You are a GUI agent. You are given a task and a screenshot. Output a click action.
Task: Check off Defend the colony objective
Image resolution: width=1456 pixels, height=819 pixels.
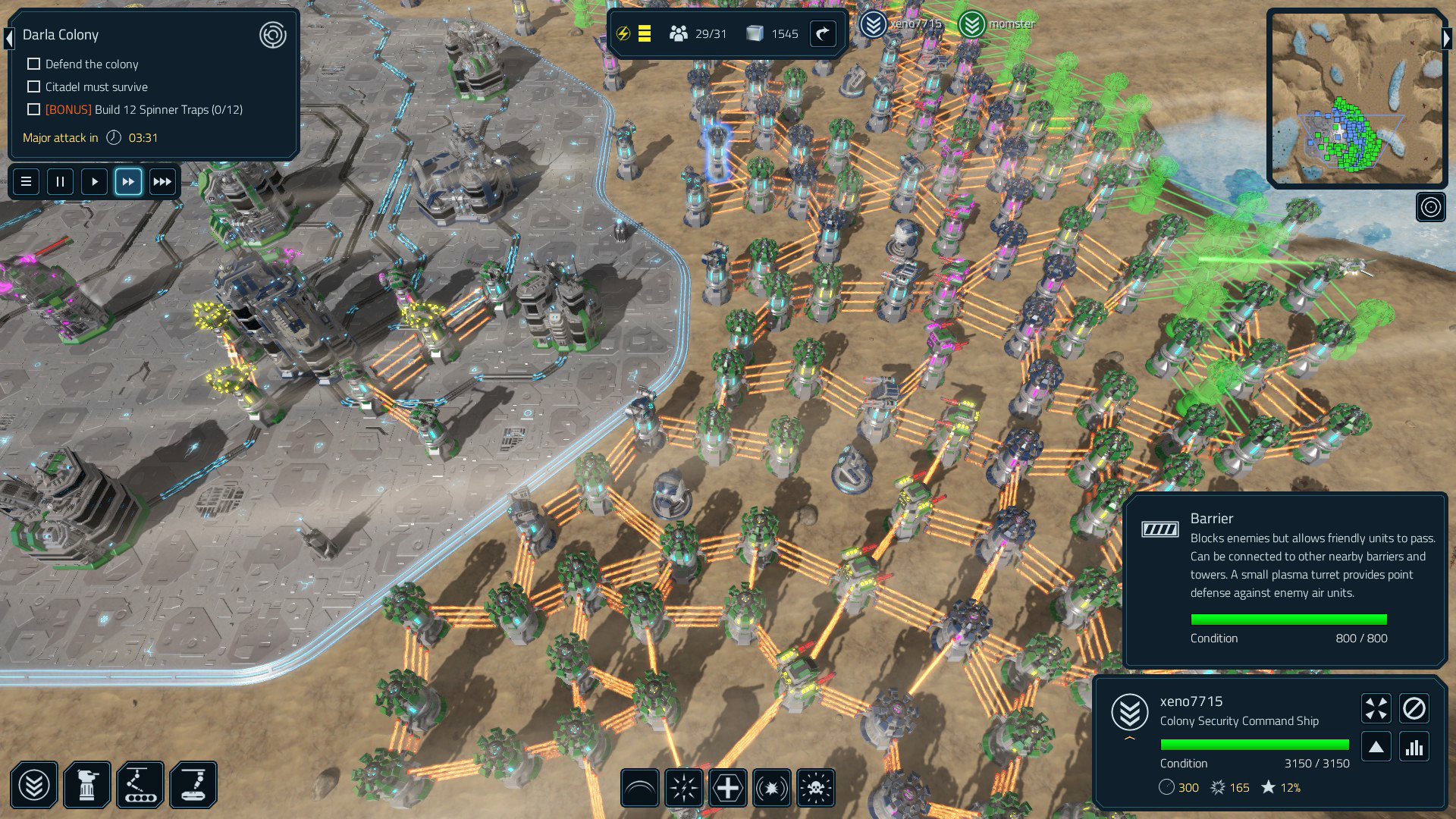click(x=33, y=64)
